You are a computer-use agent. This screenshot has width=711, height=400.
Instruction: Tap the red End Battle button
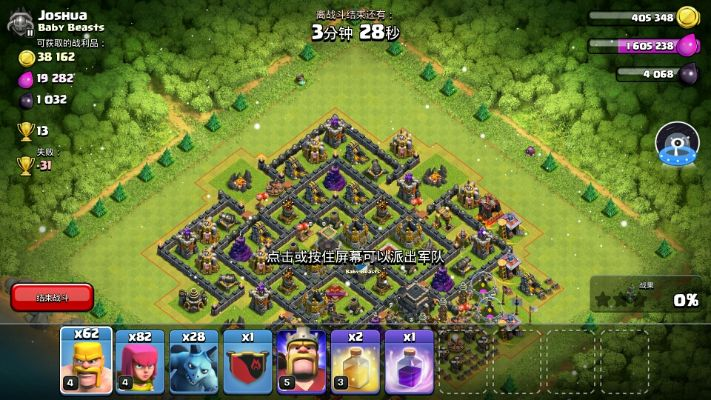click(x=52, y=297)
